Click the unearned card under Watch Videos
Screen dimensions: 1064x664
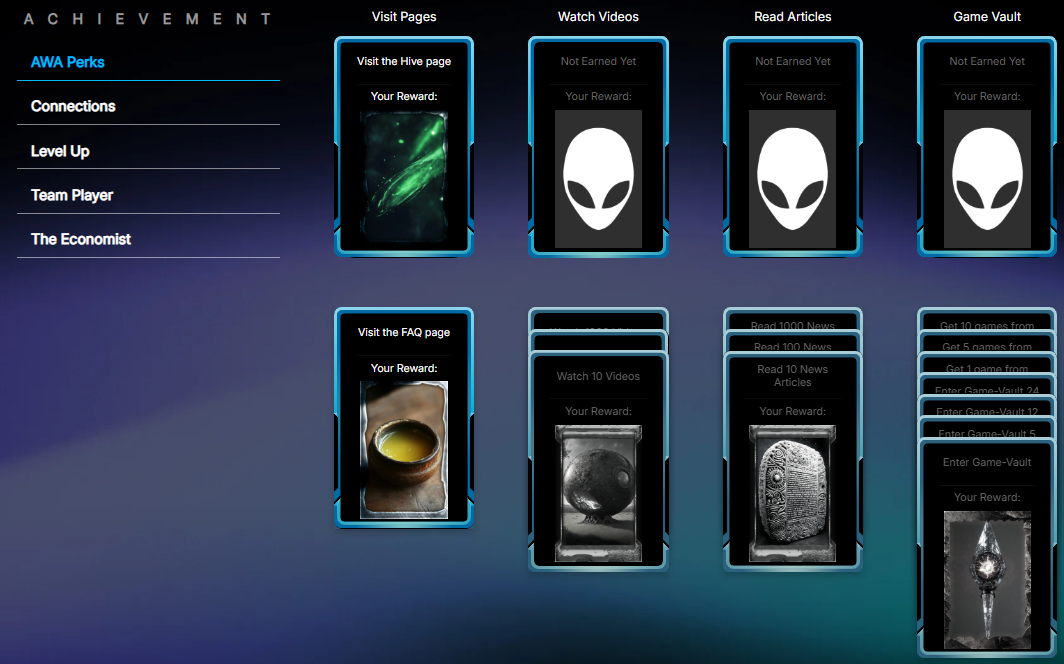coord(598,146)
